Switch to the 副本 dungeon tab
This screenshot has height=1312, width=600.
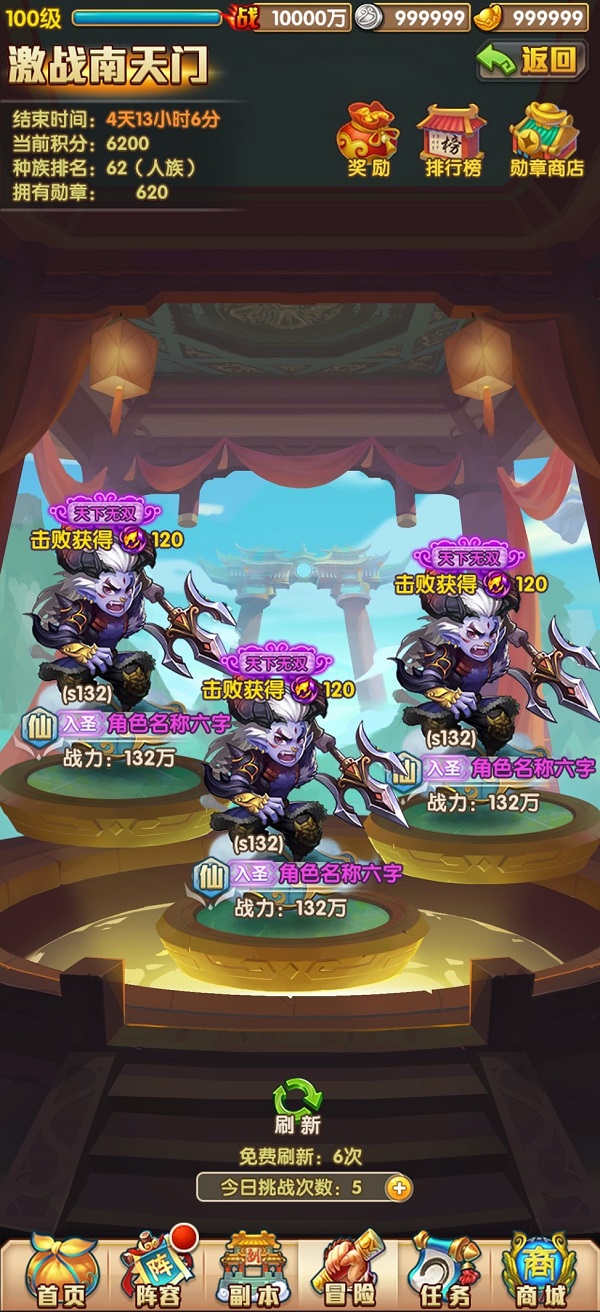tap(251, 1271)
